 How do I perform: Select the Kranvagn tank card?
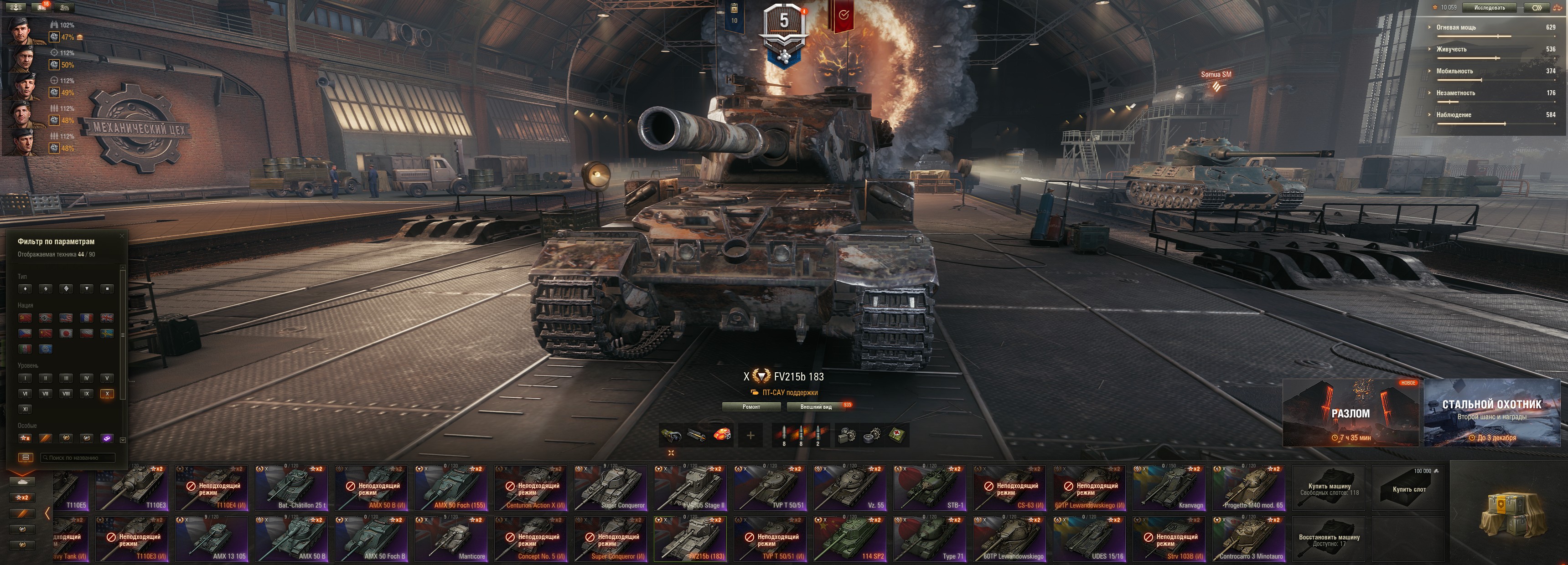(1169, 487)
